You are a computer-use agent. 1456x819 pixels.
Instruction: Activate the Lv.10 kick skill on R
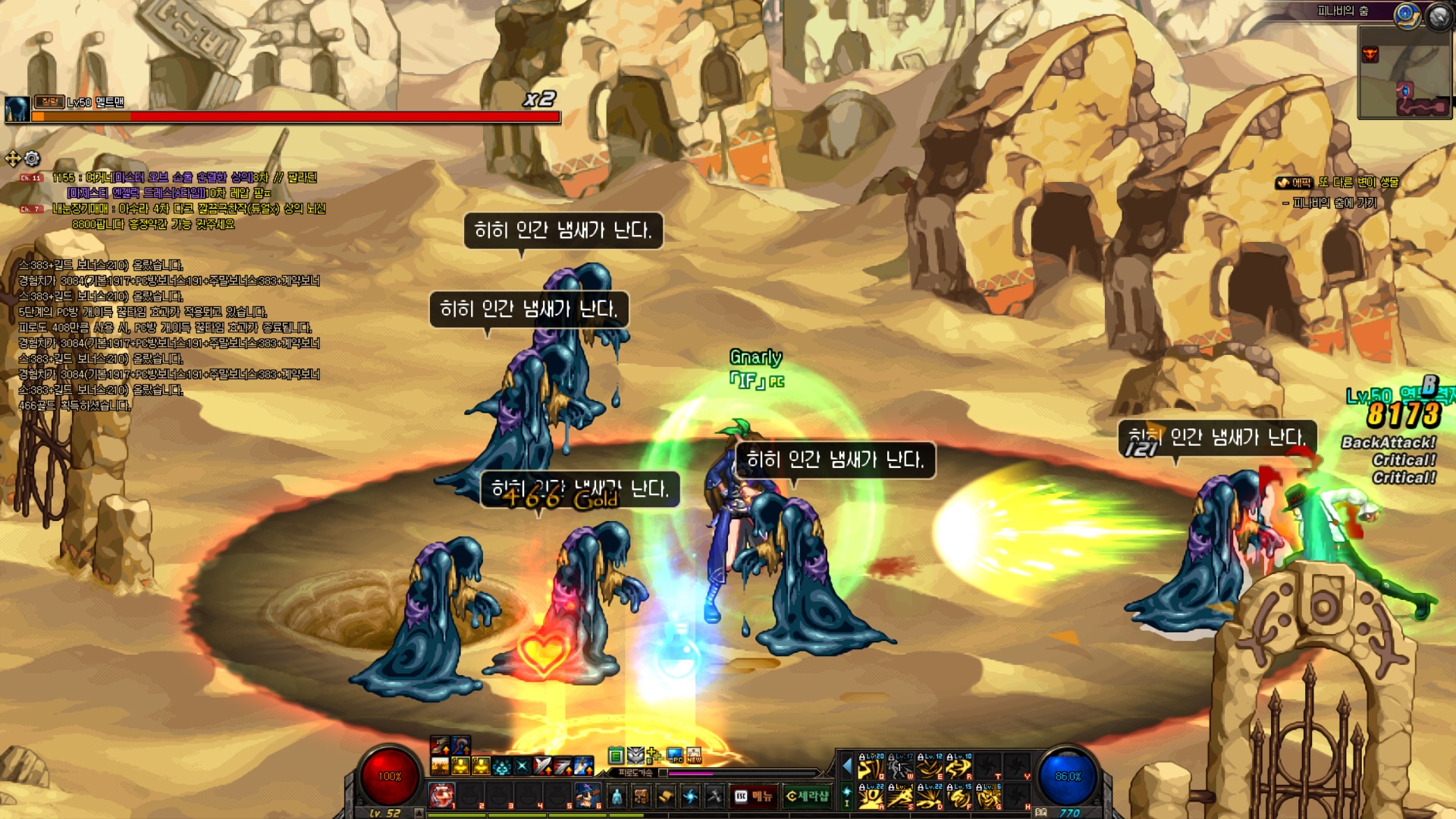(x=959, y=767)
